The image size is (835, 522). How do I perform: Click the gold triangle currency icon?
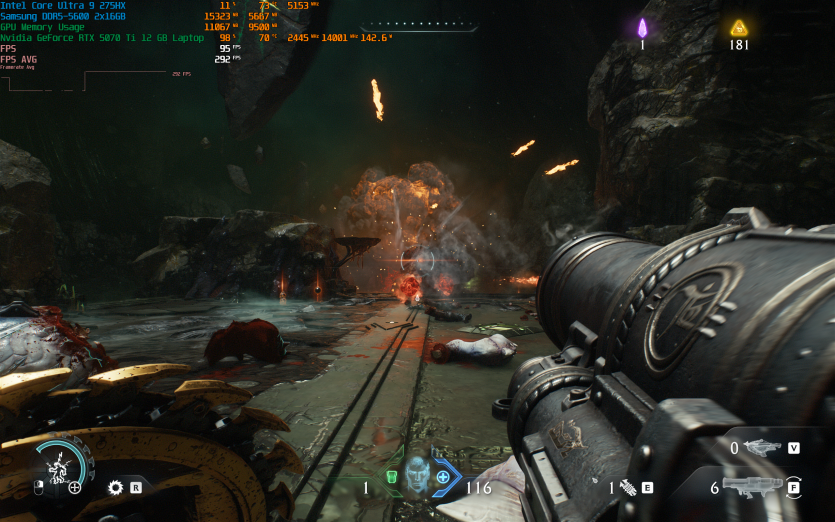click(739, 27)
